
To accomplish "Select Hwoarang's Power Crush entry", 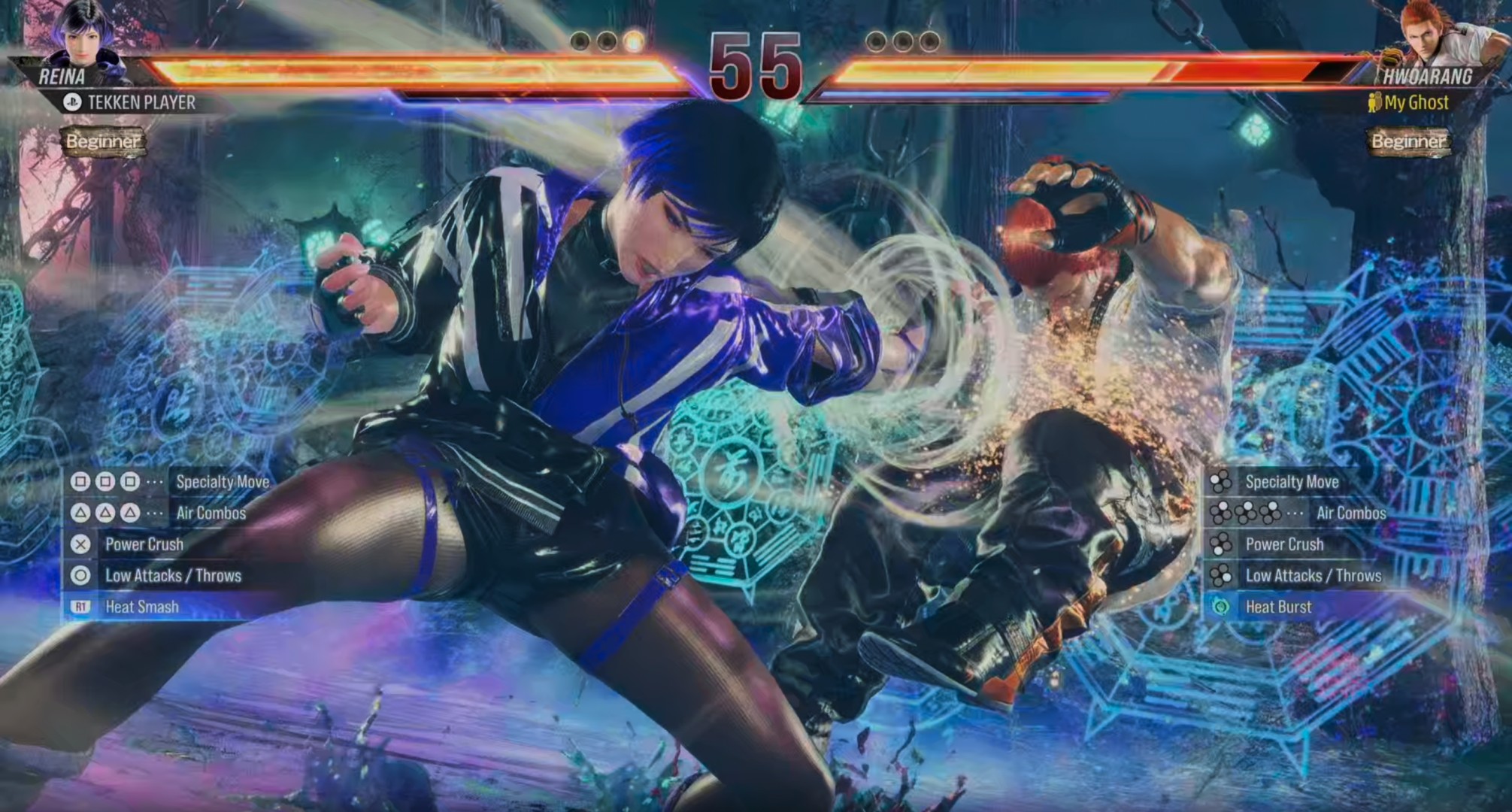I will (1284, 544).
